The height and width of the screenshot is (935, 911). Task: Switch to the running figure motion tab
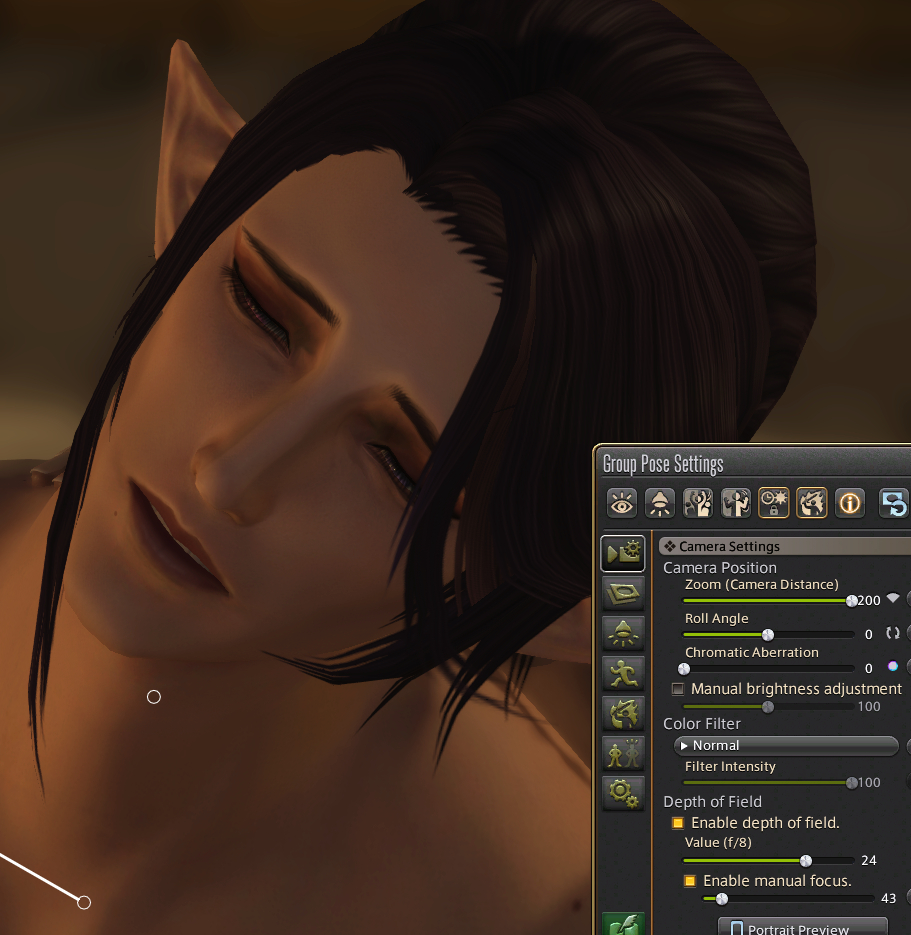point(622,673)
